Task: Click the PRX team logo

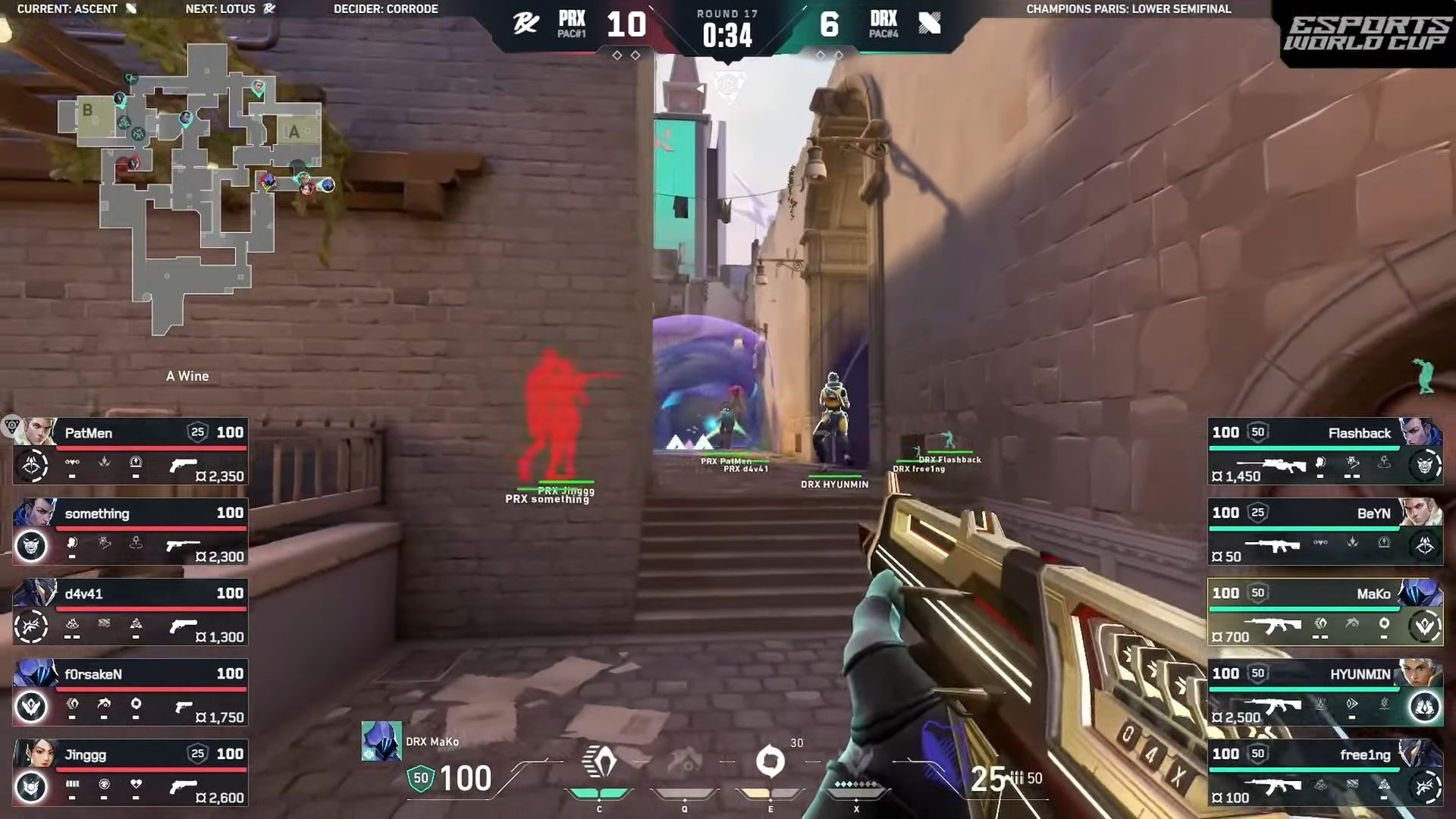Action: (526, 24)
